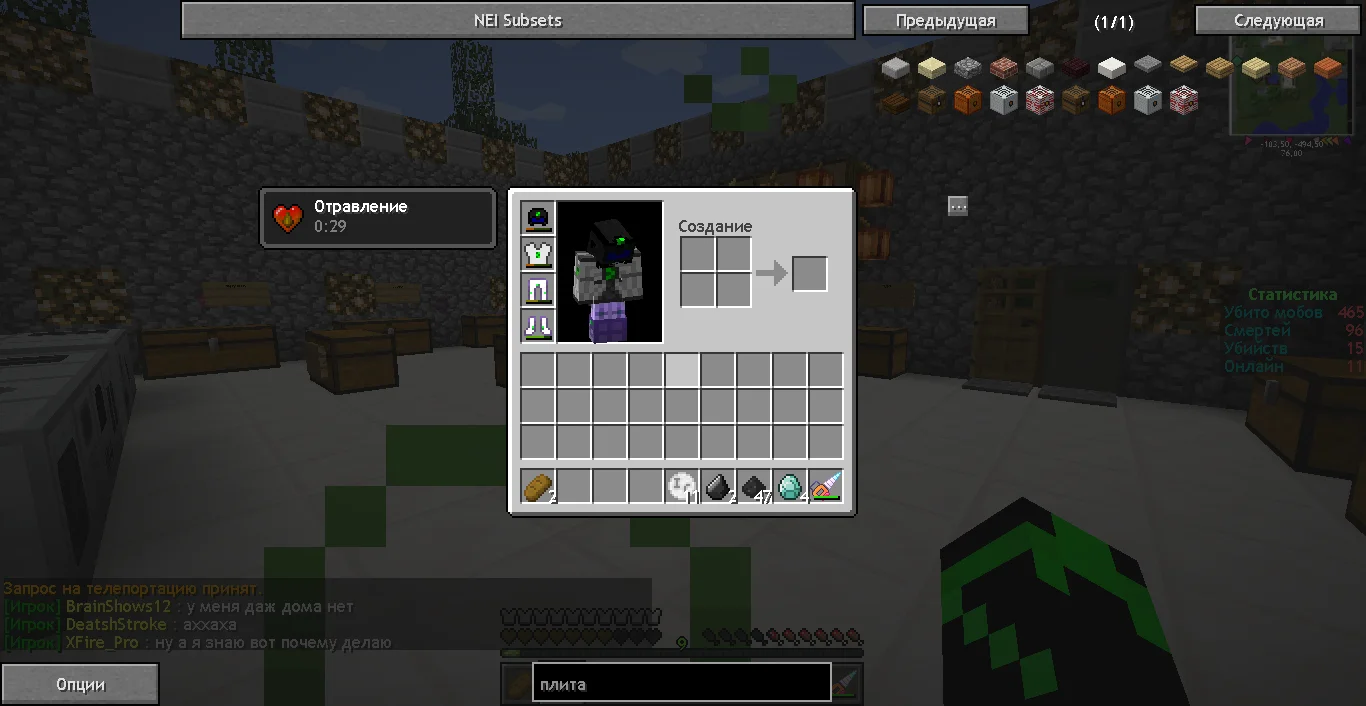Focus the search field containing 'плита'
This screenshot has height=706, width=1366.
click(x=681, y=684)
